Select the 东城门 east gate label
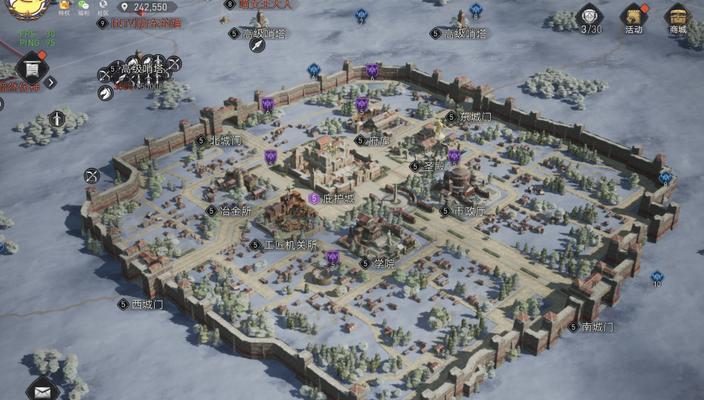This screenshot has width=704, height=400. (x=475, y=117)
